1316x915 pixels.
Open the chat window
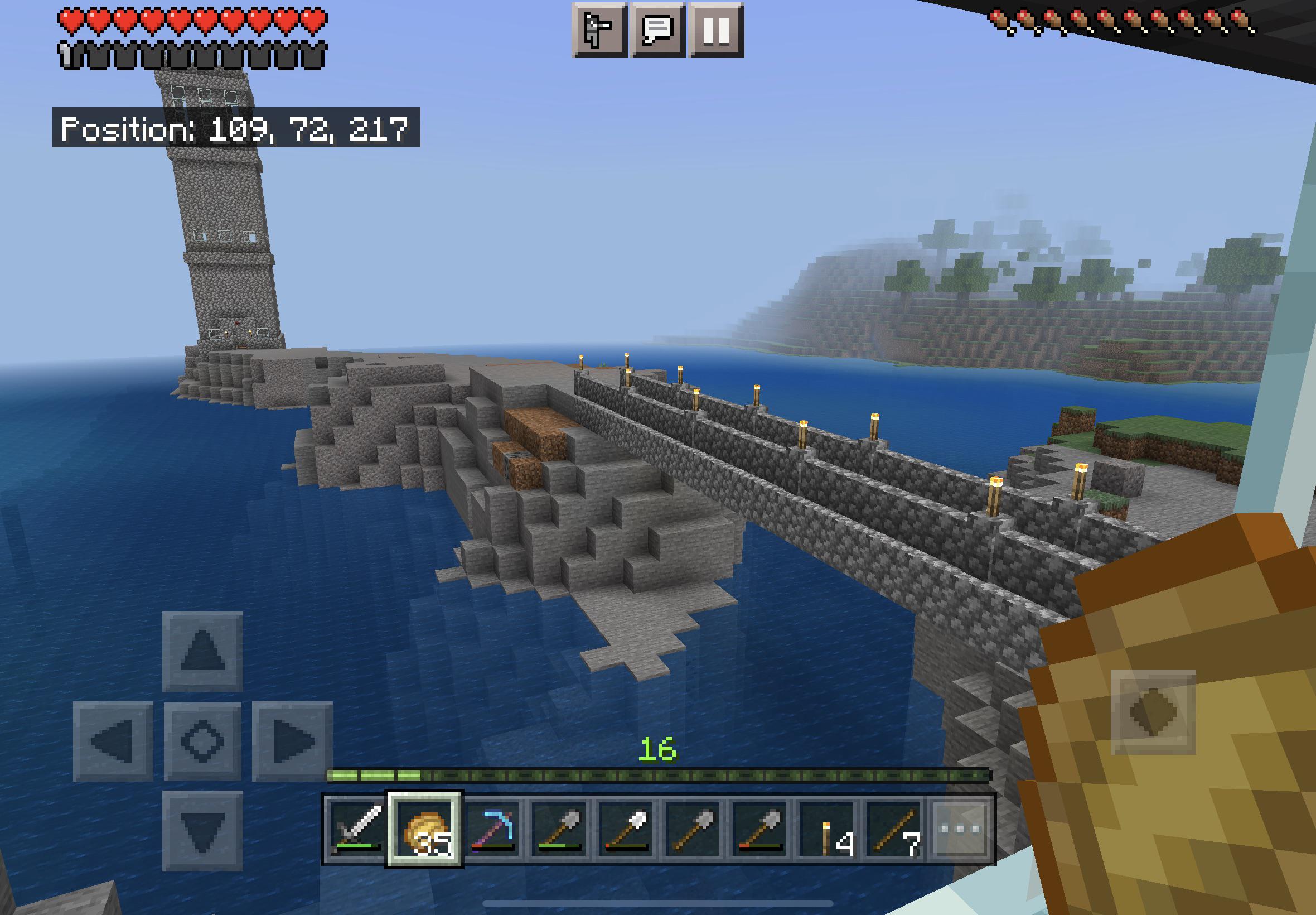click(657, 30)
